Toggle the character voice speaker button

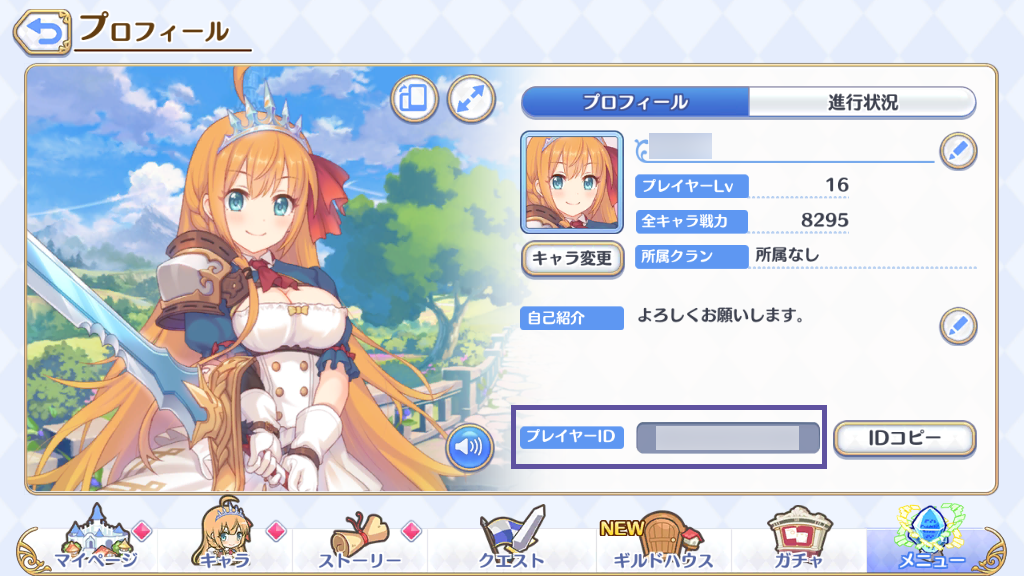coord(469,447)
